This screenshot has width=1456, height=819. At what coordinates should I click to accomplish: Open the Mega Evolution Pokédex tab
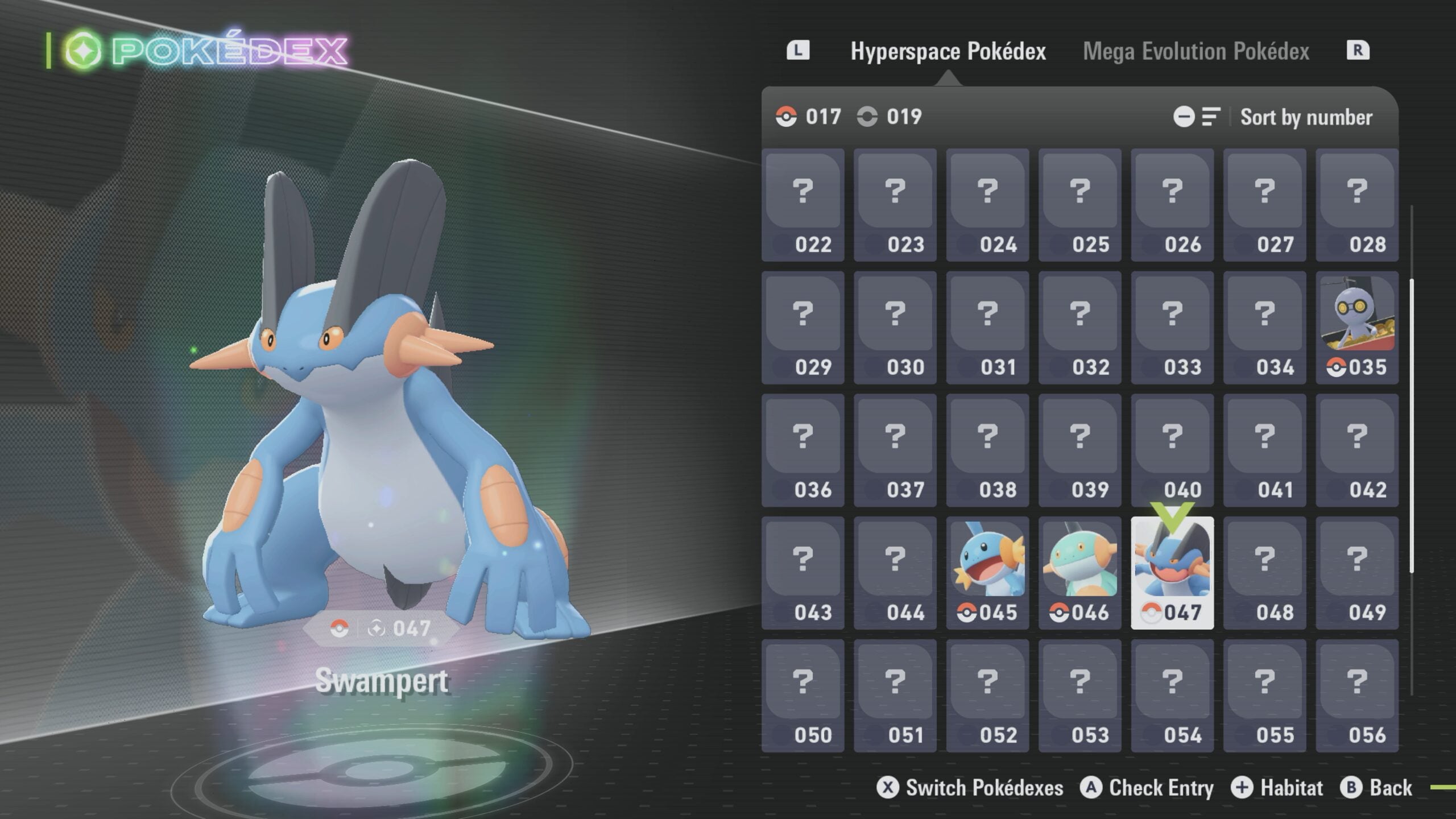click(1196, 51)
